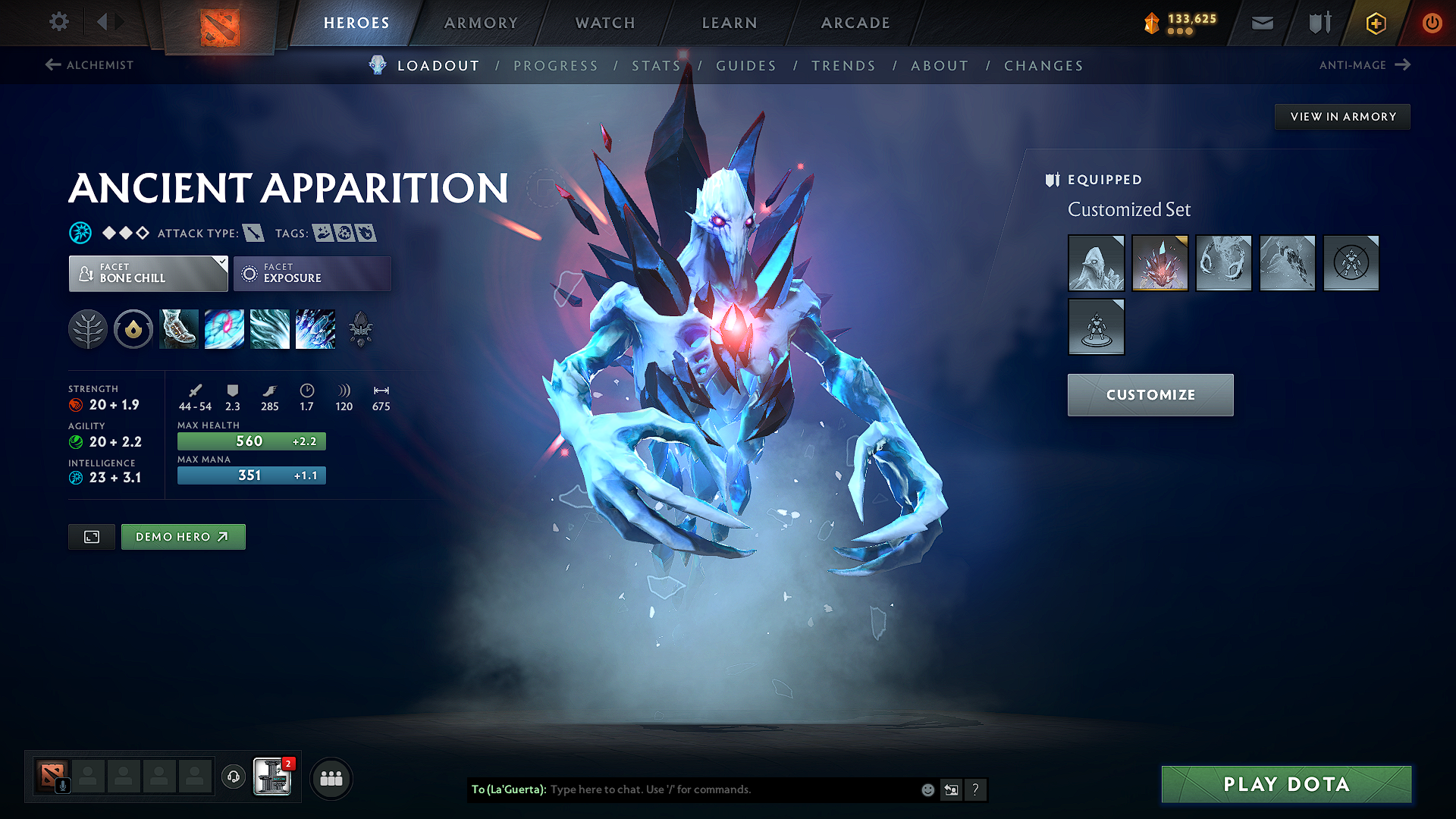
Task: Click the Ice Vortex ability icon
Action: [x=224, y=329]
